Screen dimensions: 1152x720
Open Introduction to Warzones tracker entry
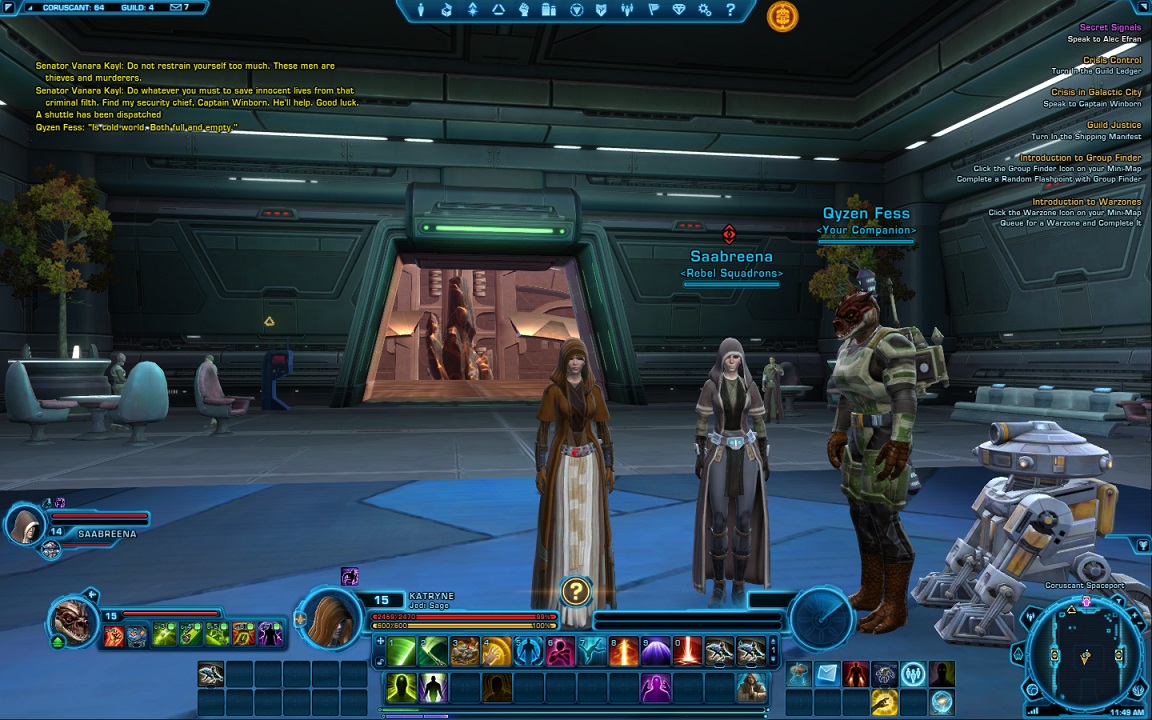click(x=1086, y=202)
